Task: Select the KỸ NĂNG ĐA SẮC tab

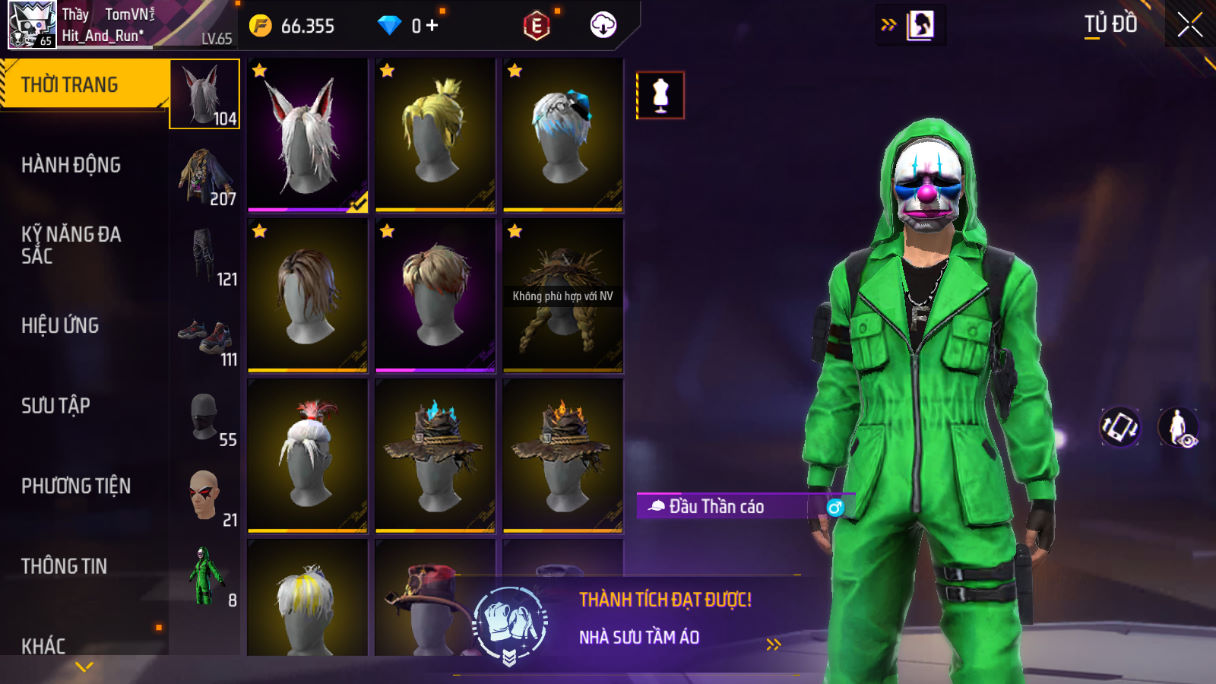Action: click(71, 245)
